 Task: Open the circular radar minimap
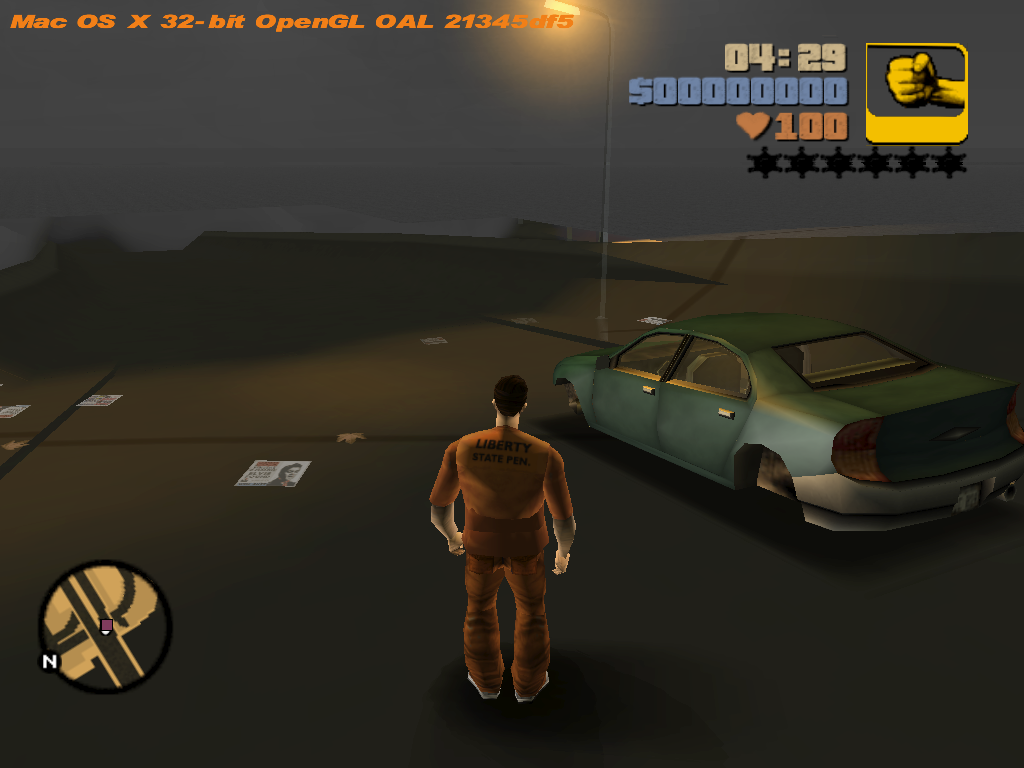coord(105,627)
